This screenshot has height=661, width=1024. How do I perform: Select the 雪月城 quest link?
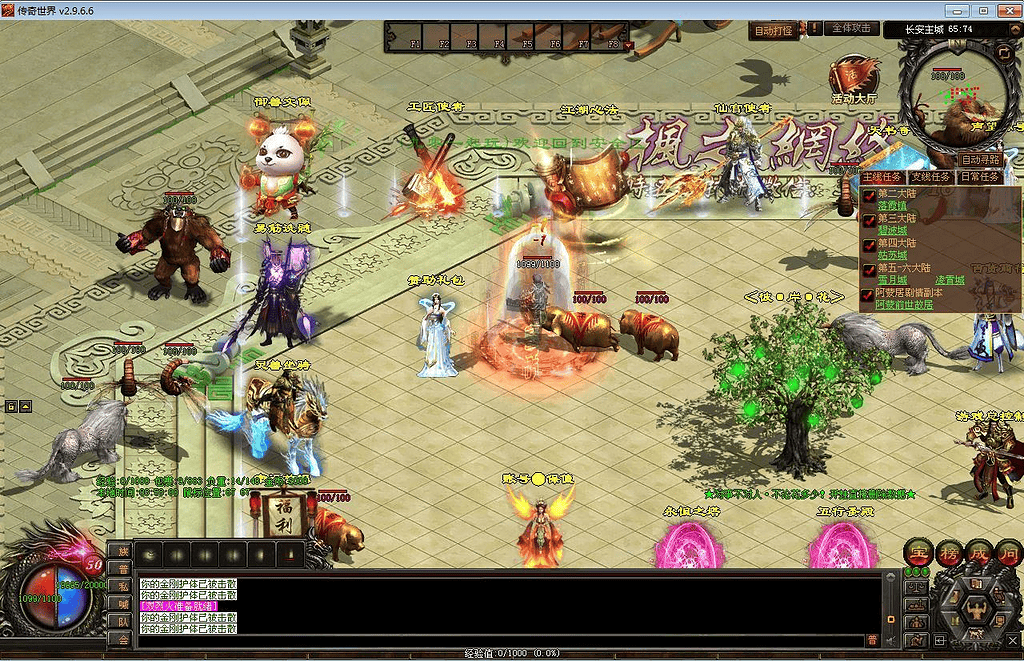891,281
